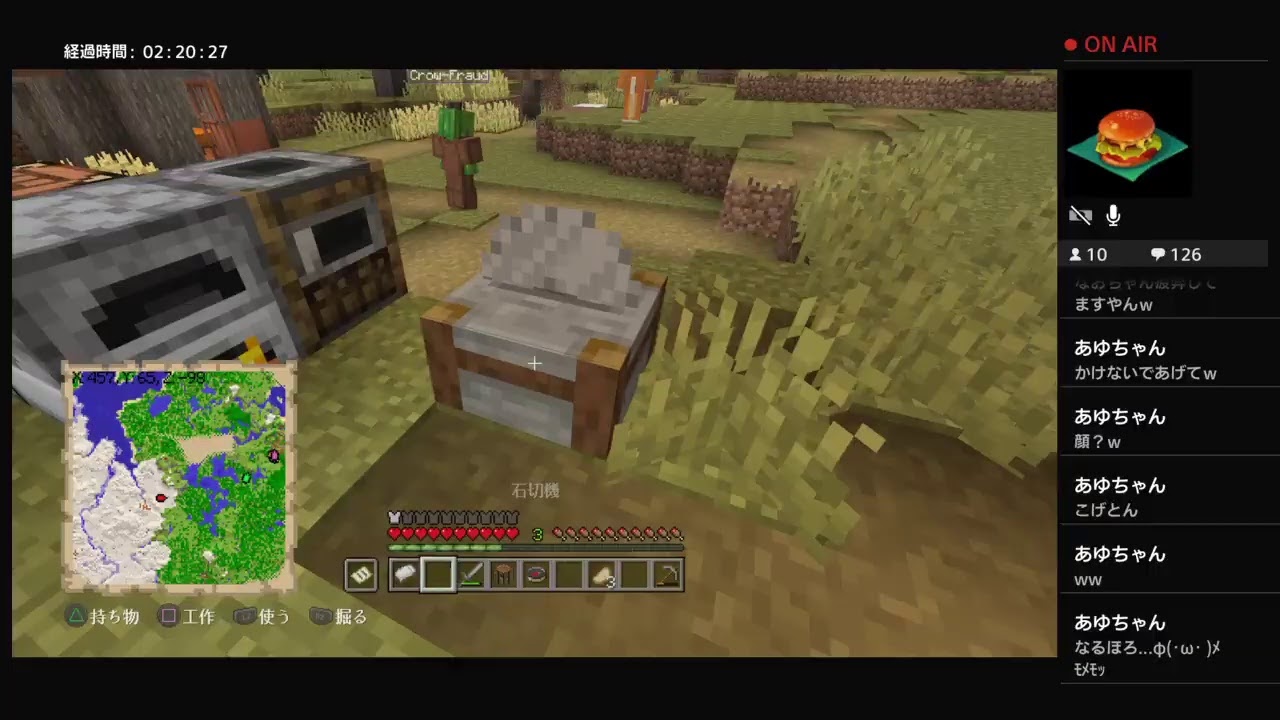Mute the microphone icon

pyautogui.click(x=1112, y=214)
